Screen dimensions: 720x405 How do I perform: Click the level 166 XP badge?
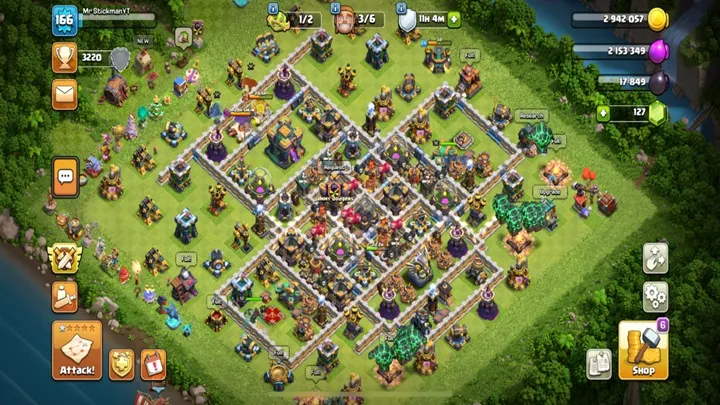pyautogui.click(x=65, y=22)
